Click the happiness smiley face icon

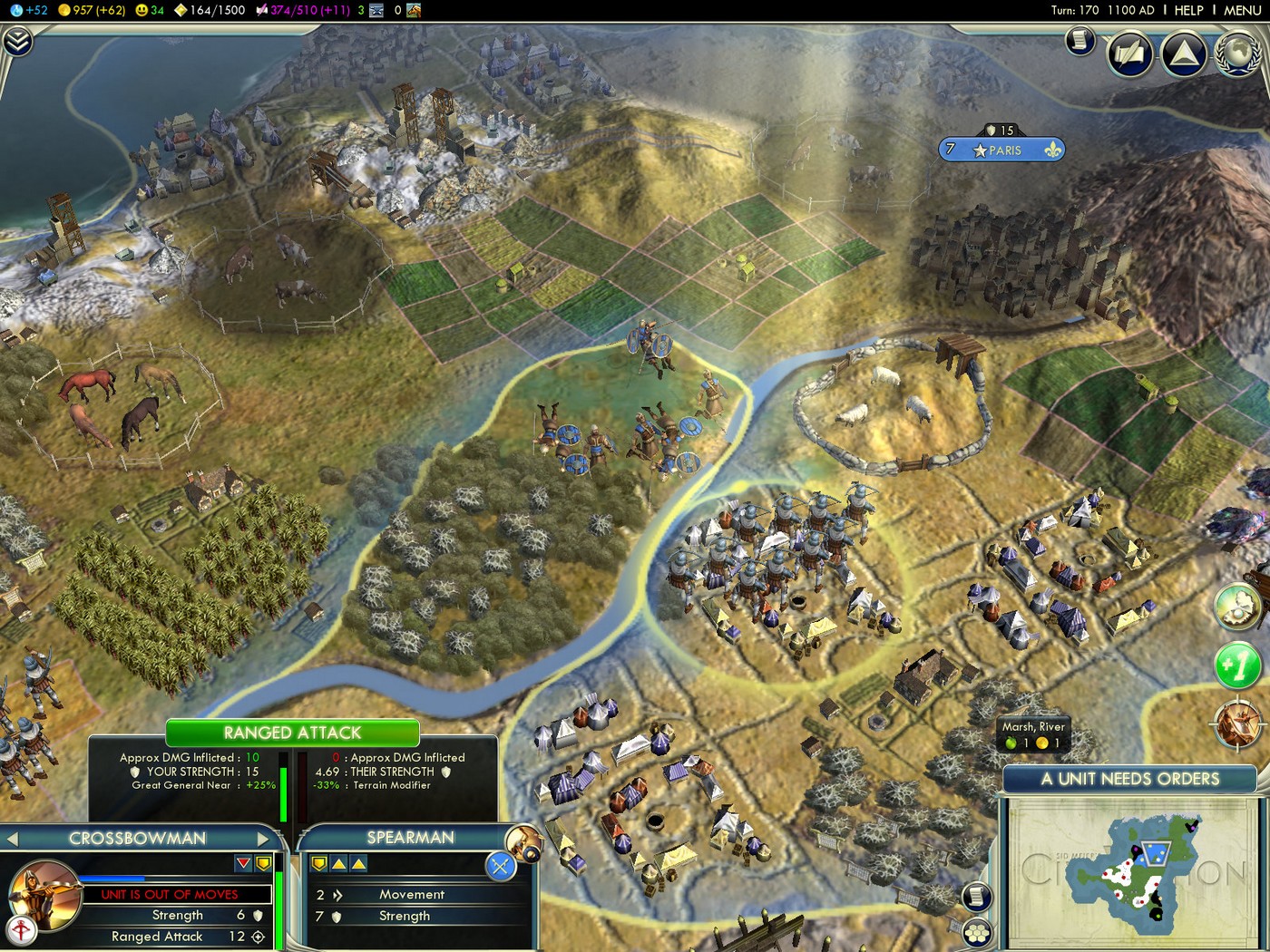tap(140, 10)
